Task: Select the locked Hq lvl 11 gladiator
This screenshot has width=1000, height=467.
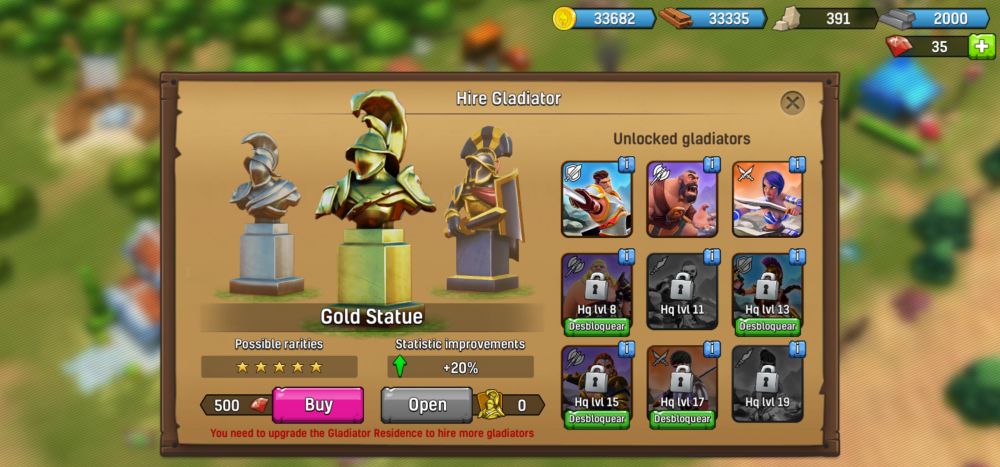Action: click(x=681, y=292)
